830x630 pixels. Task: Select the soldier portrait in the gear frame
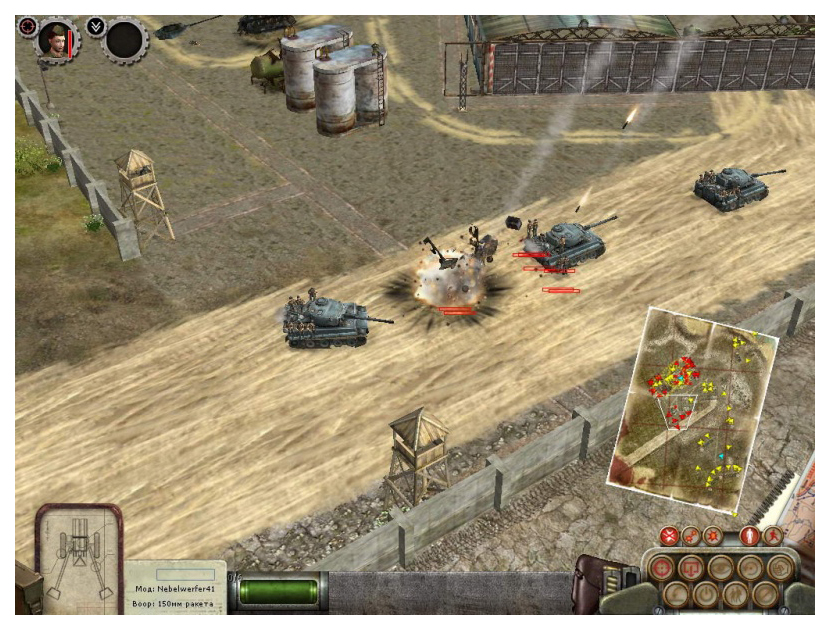click(57, 38)
